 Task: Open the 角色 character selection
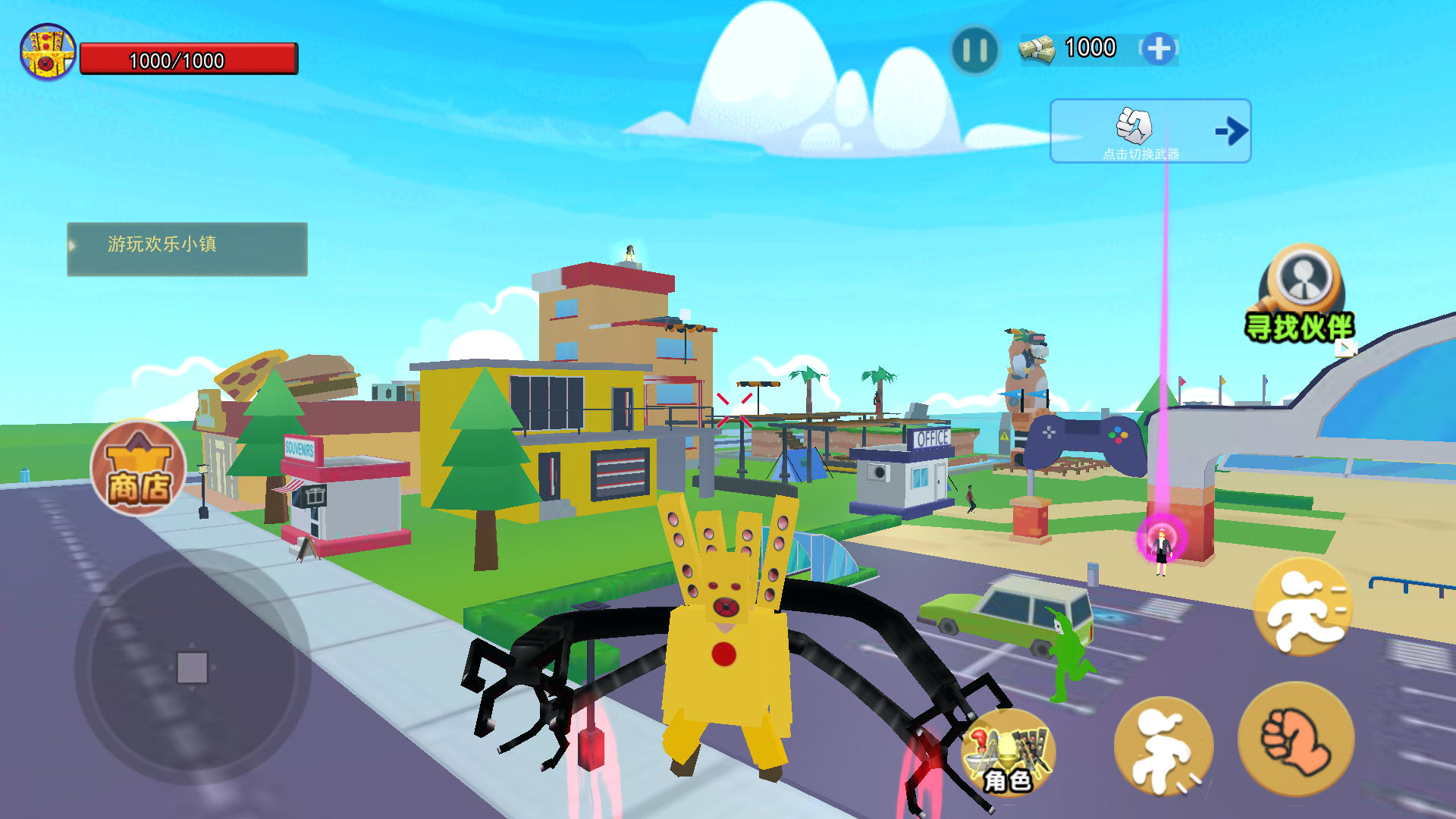tap(1008, 753)
